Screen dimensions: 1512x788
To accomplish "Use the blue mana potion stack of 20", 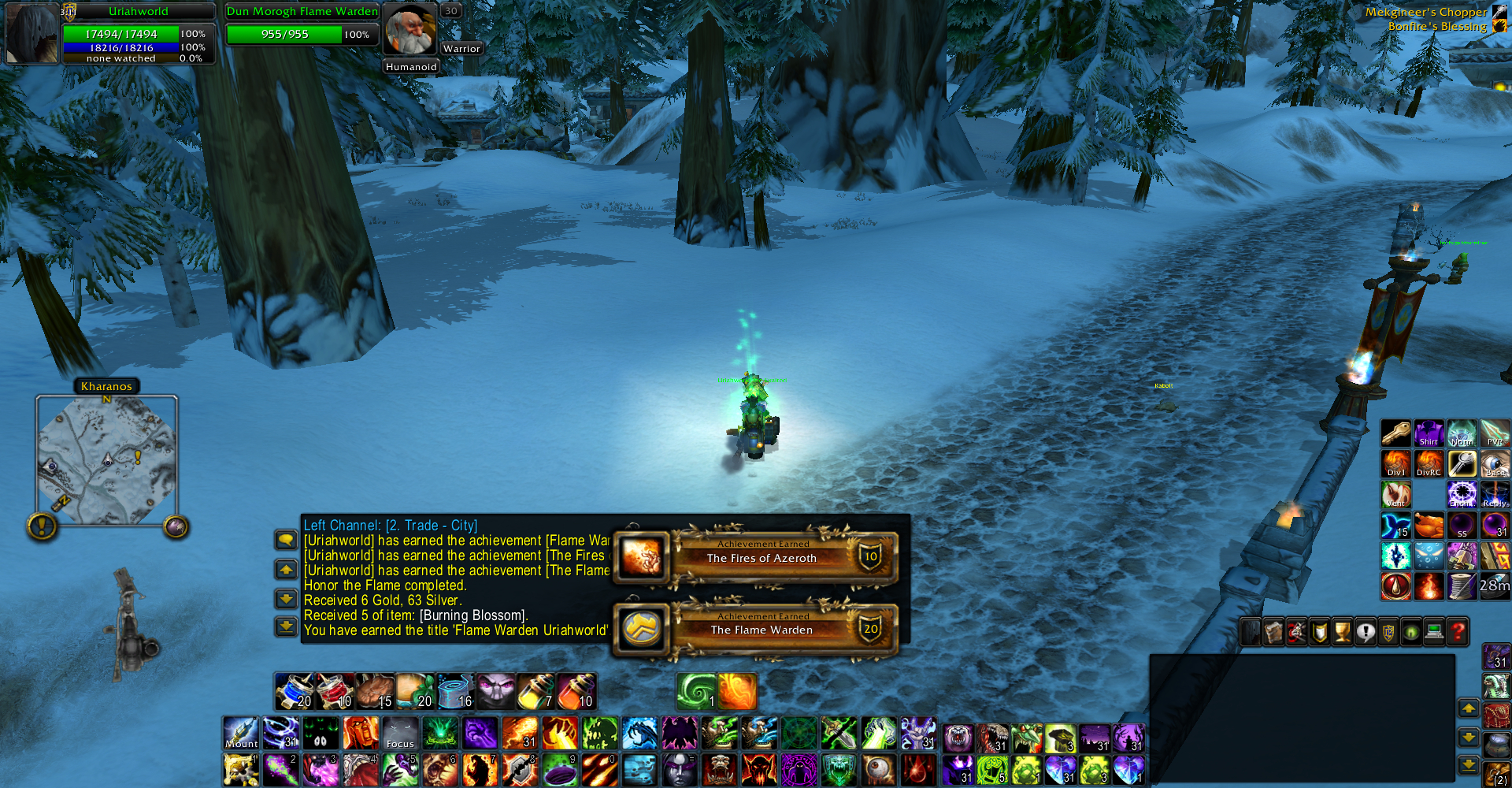I will pos(295,691).
